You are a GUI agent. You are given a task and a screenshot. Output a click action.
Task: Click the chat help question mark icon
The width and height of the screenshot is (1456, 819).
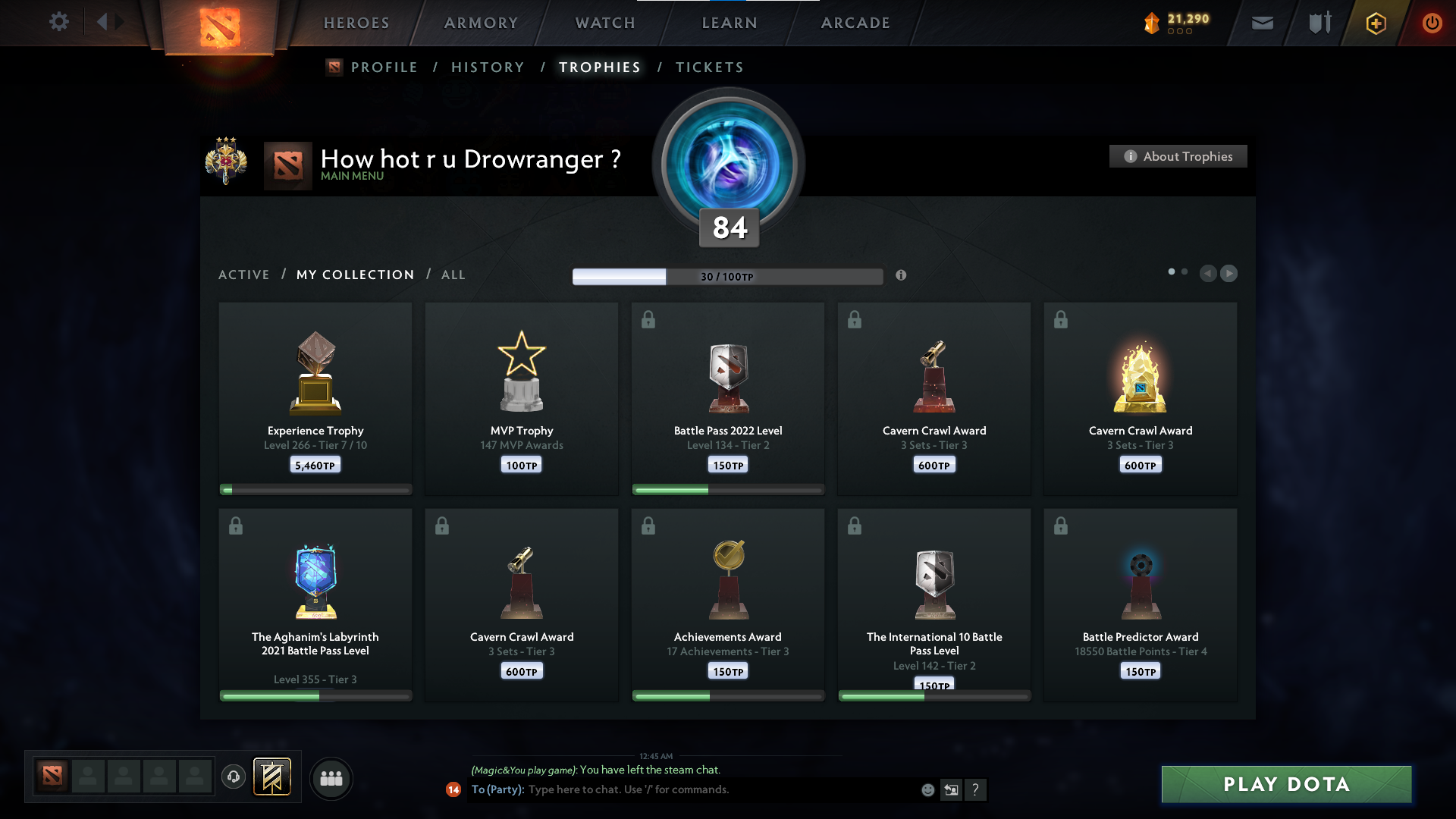976,789
